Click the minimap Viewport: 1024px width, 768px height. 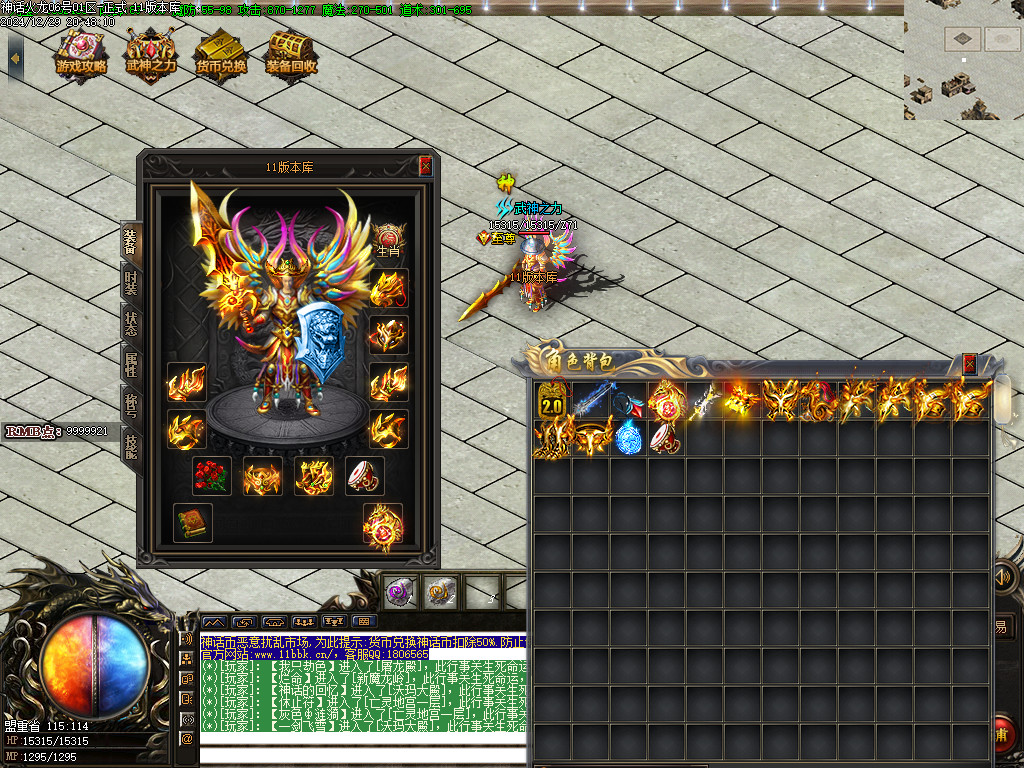963,60
